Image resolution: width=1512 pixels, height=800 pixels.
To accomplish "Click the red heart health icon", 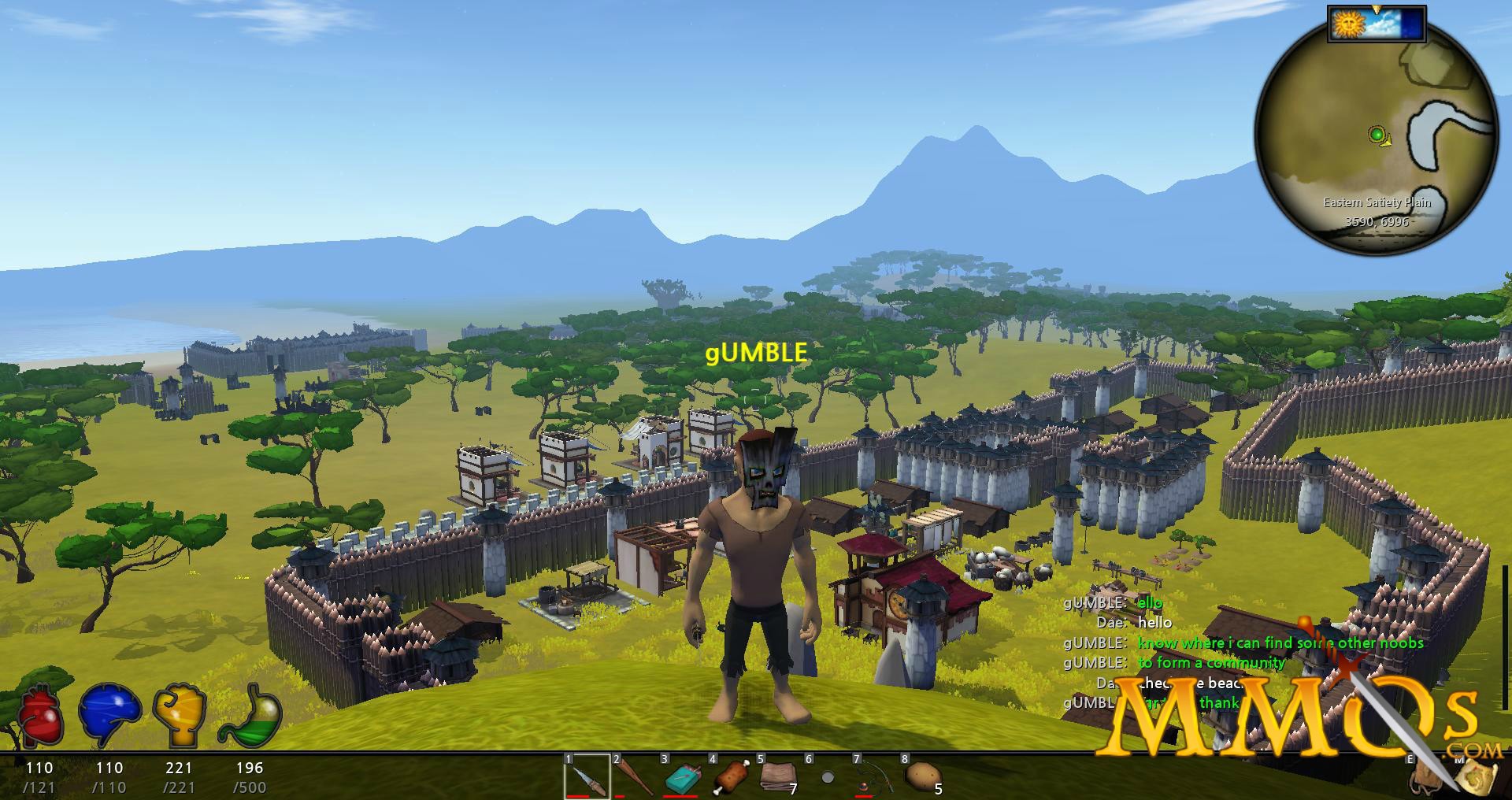I will coord(41,717).
